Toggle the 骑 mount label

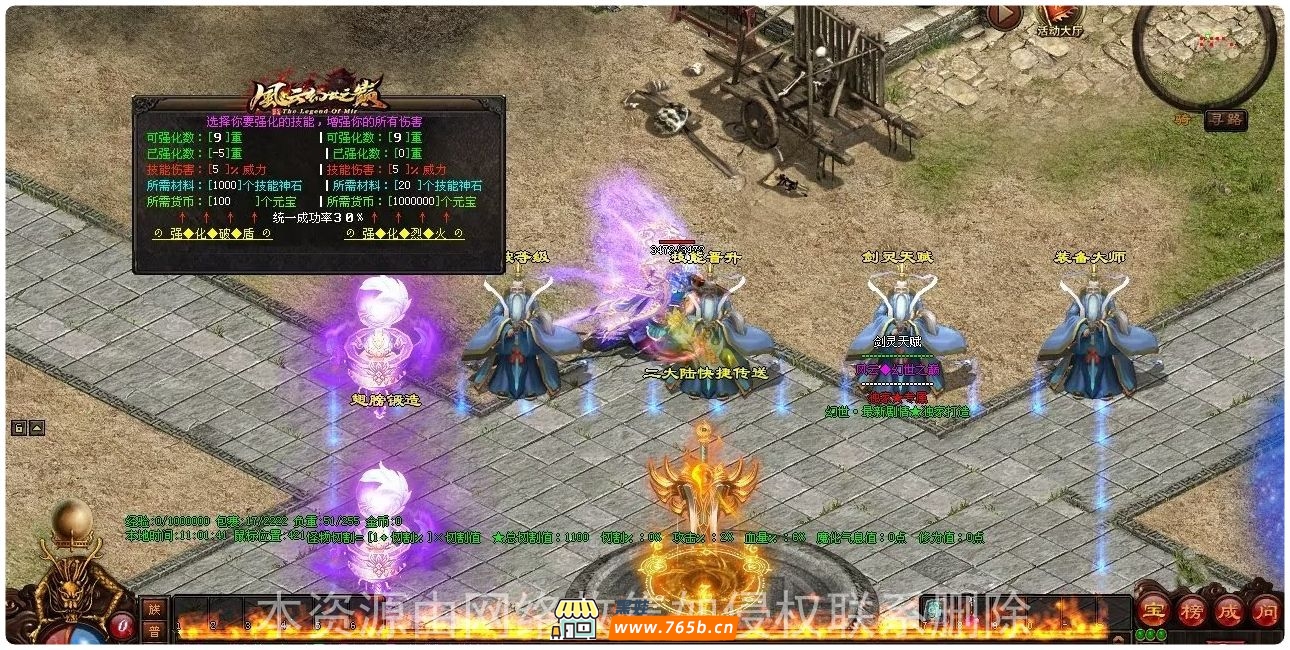click(x=1183, y=120)
